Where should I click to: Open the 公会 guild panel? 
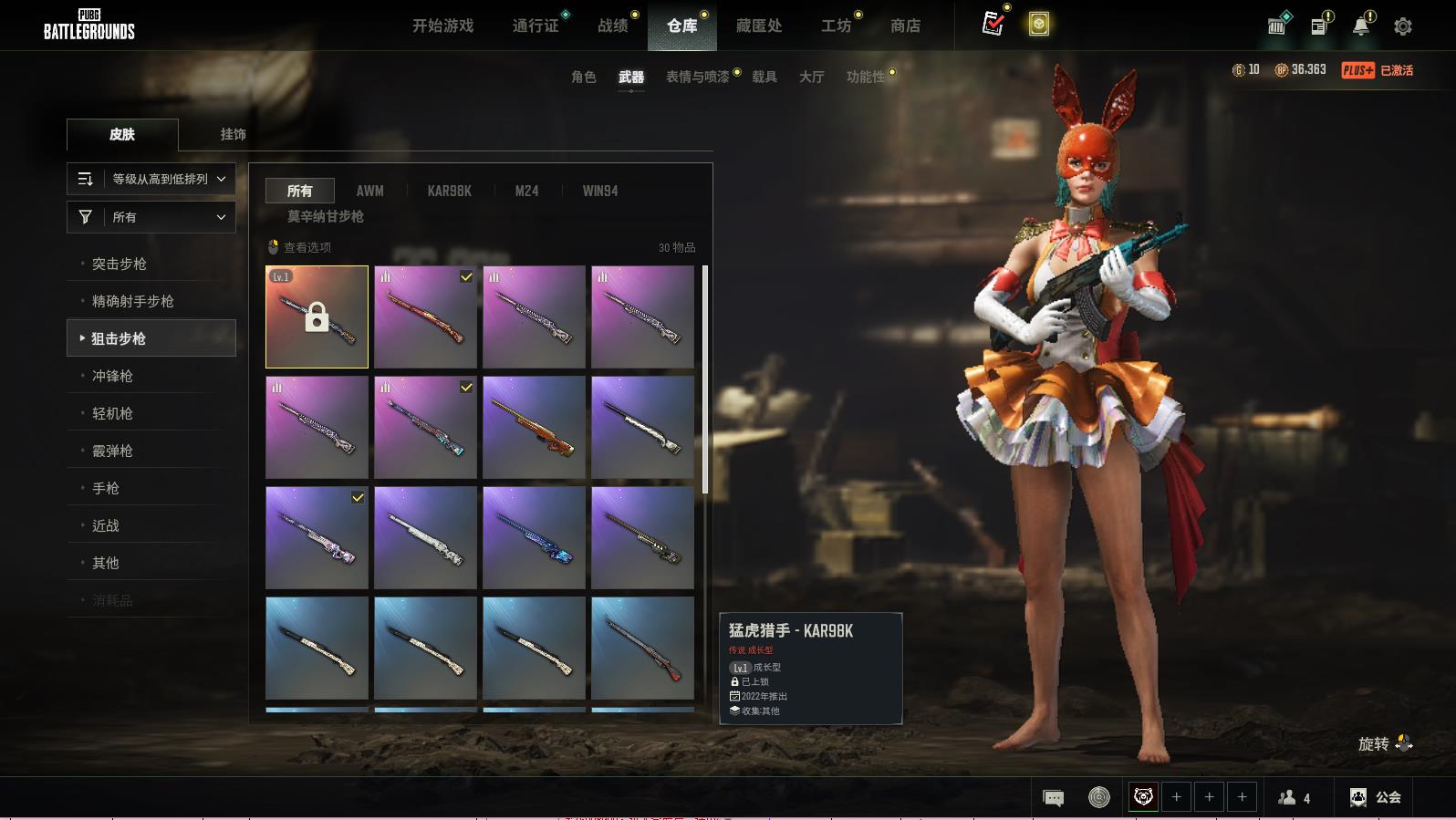(x=1376, y=797)
